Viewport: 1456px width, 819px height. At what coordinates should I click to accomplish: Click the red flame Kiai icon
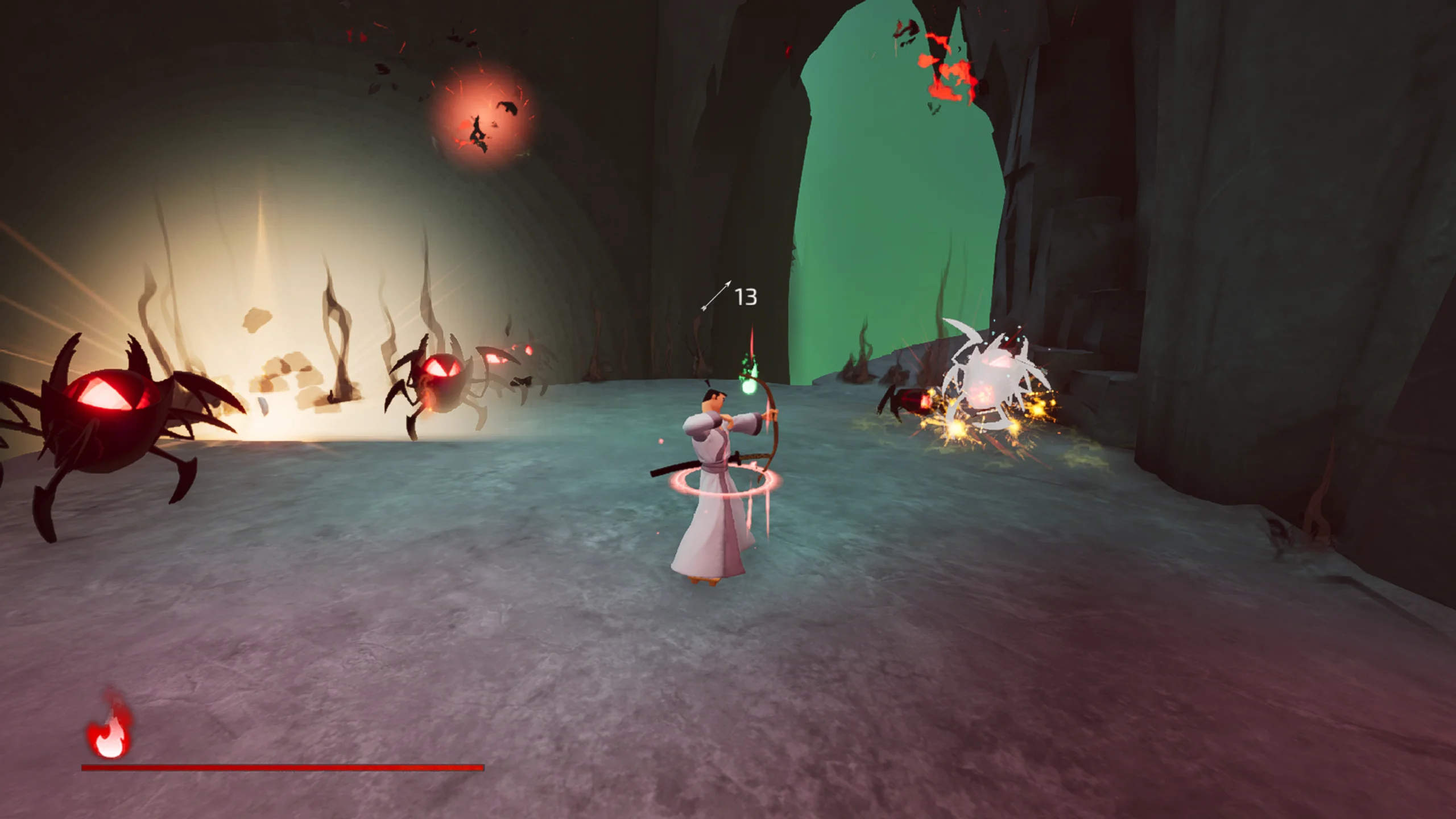point(109,730)
